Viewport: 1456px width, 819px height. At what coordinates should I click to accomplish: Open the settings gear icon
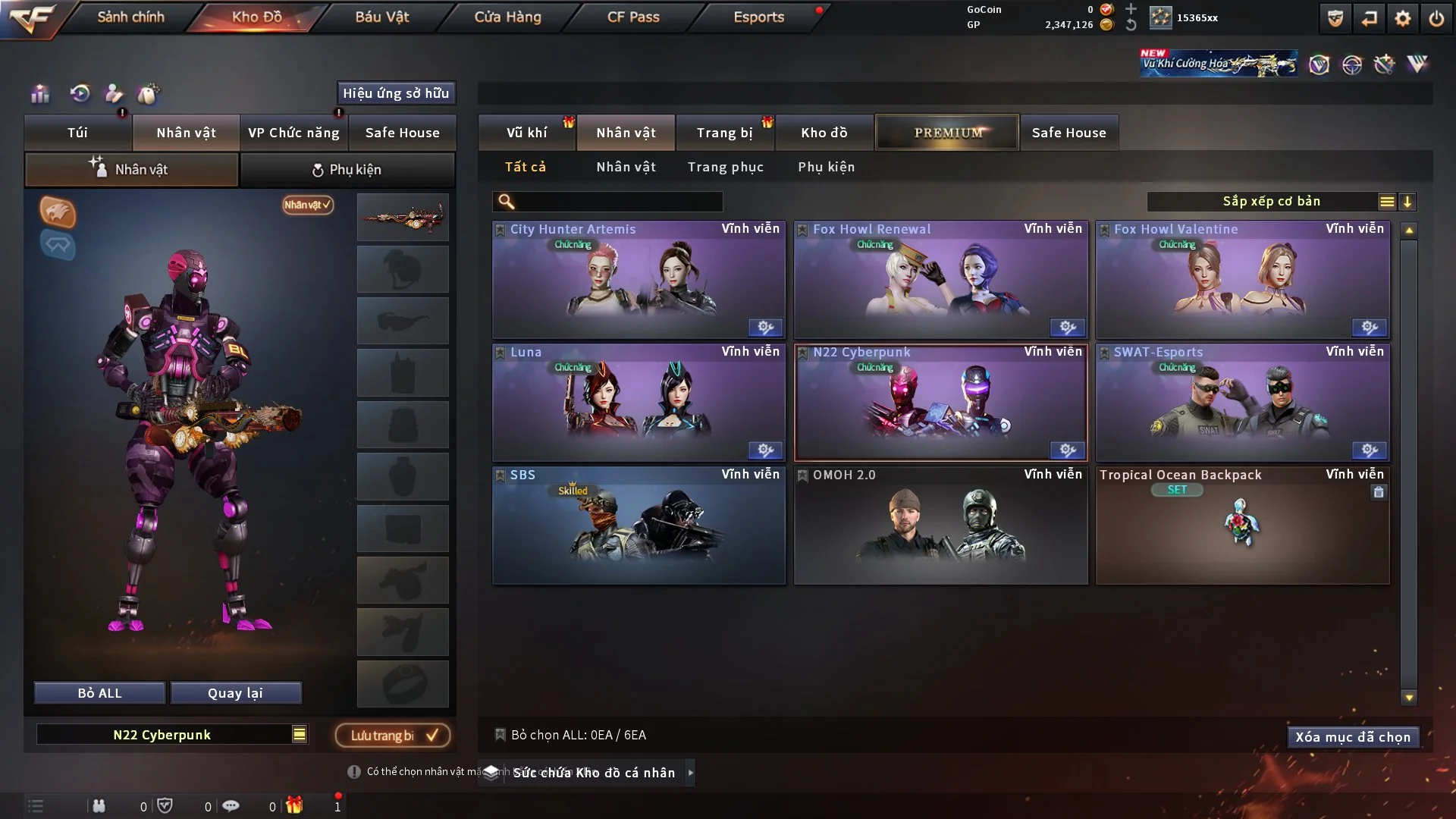pyautogui.click(x=1403, y=18)
